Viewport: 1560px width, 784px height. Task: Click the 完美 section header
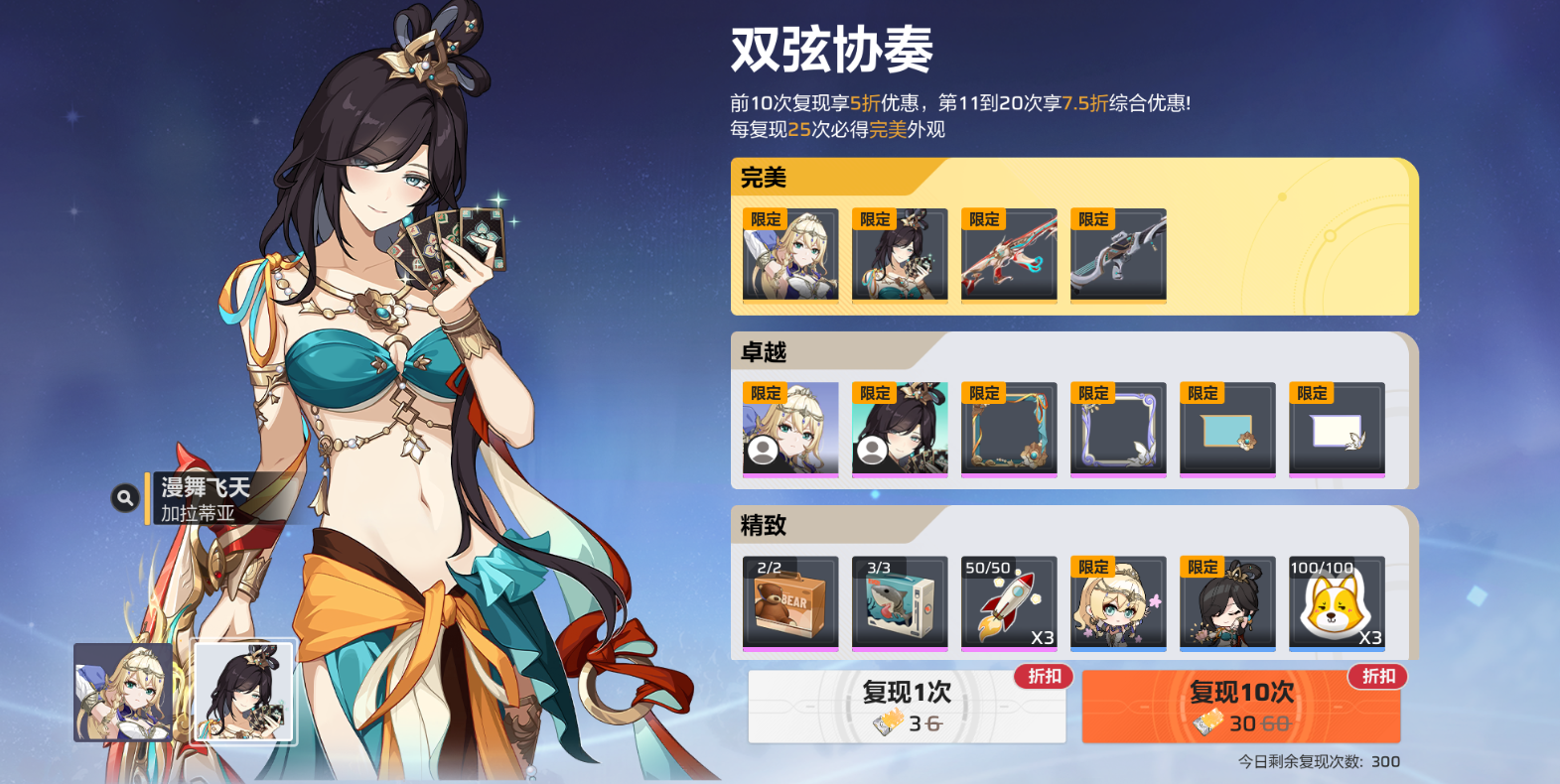[x=765, y=175]
